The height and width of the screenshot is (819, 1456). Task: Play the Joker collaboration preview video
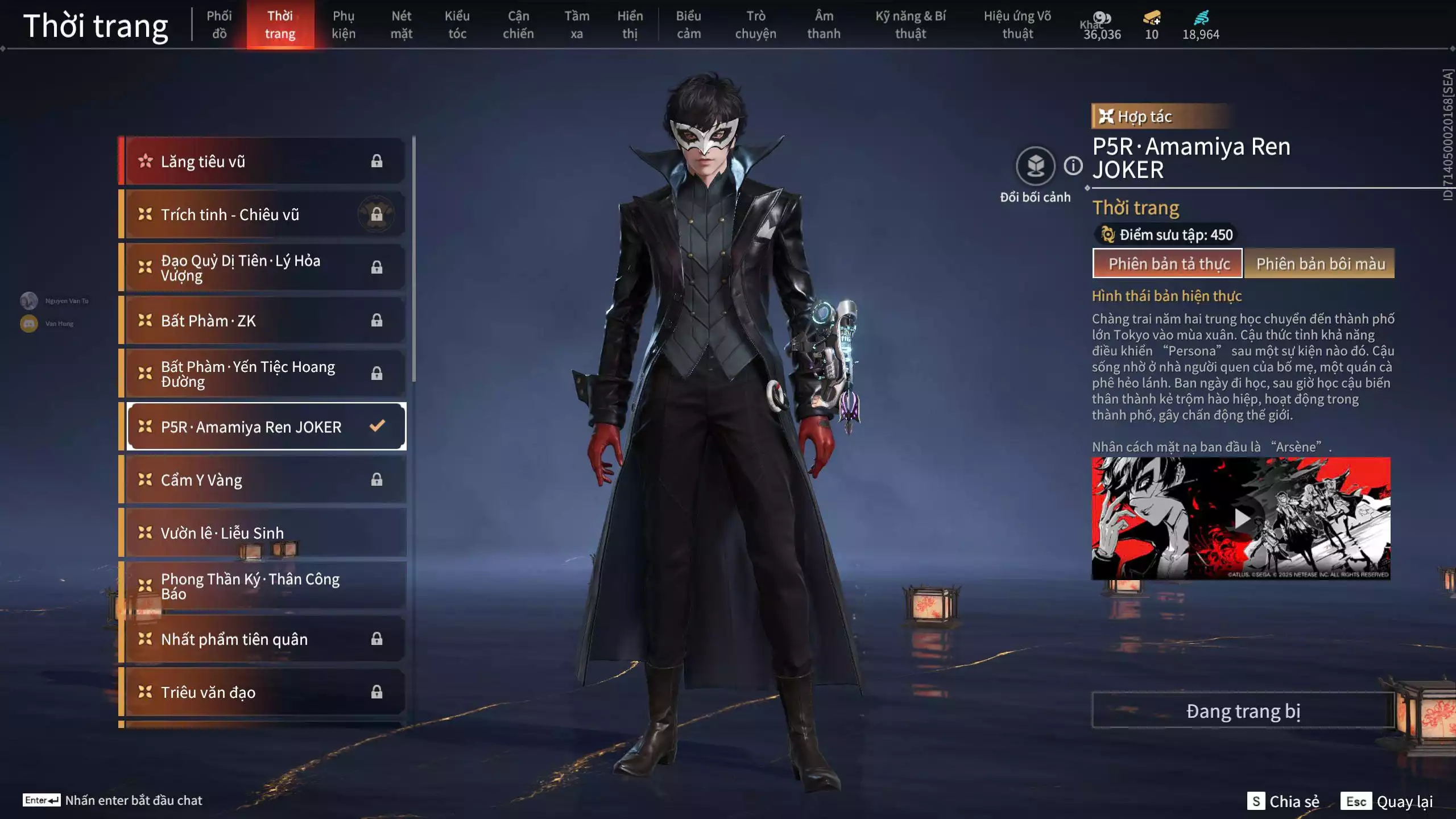pos(1241,519)
